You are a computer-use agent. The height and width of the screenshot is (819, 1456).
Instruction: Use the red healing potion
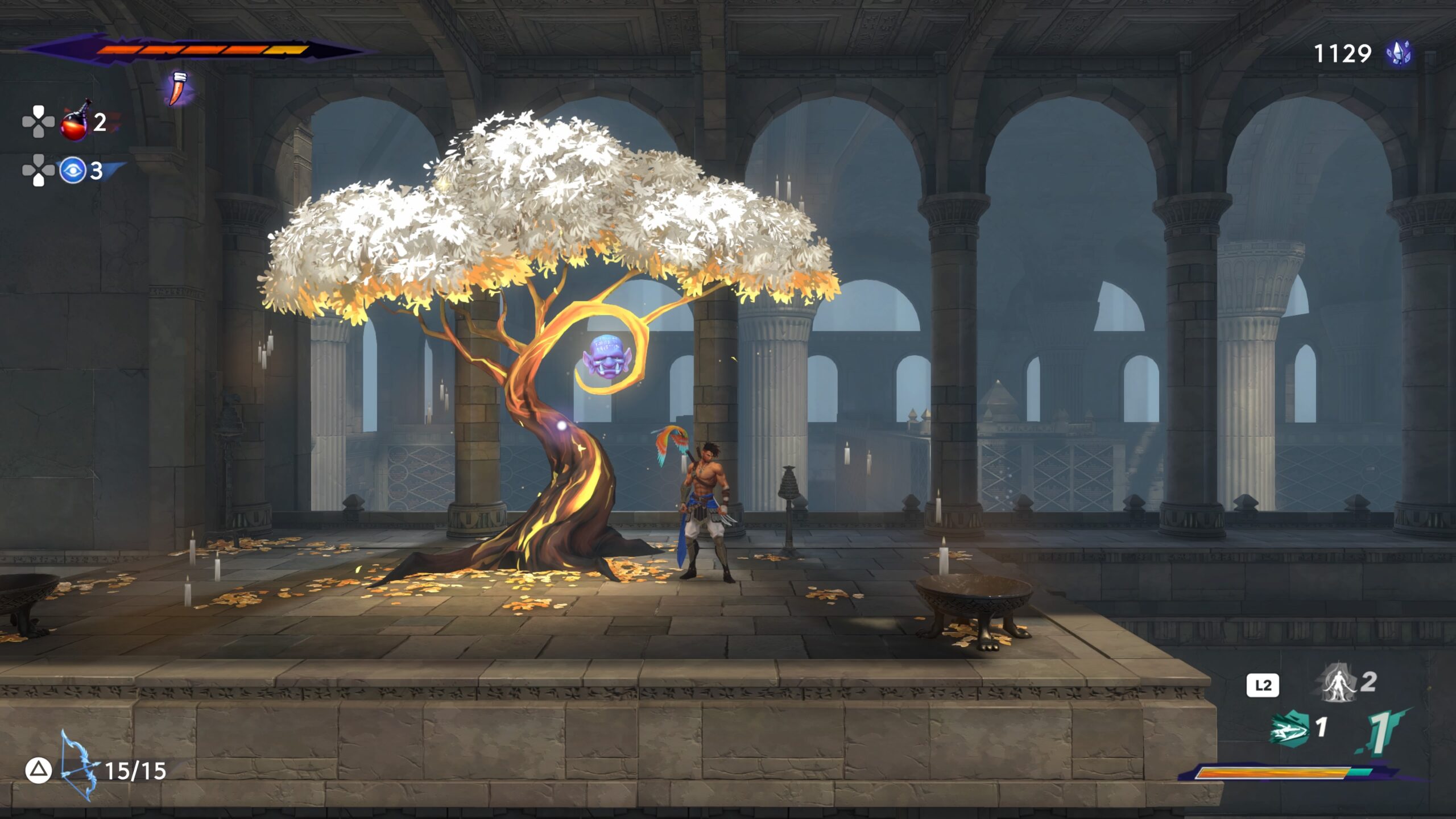pyautogui.click(x=75, y=122)
